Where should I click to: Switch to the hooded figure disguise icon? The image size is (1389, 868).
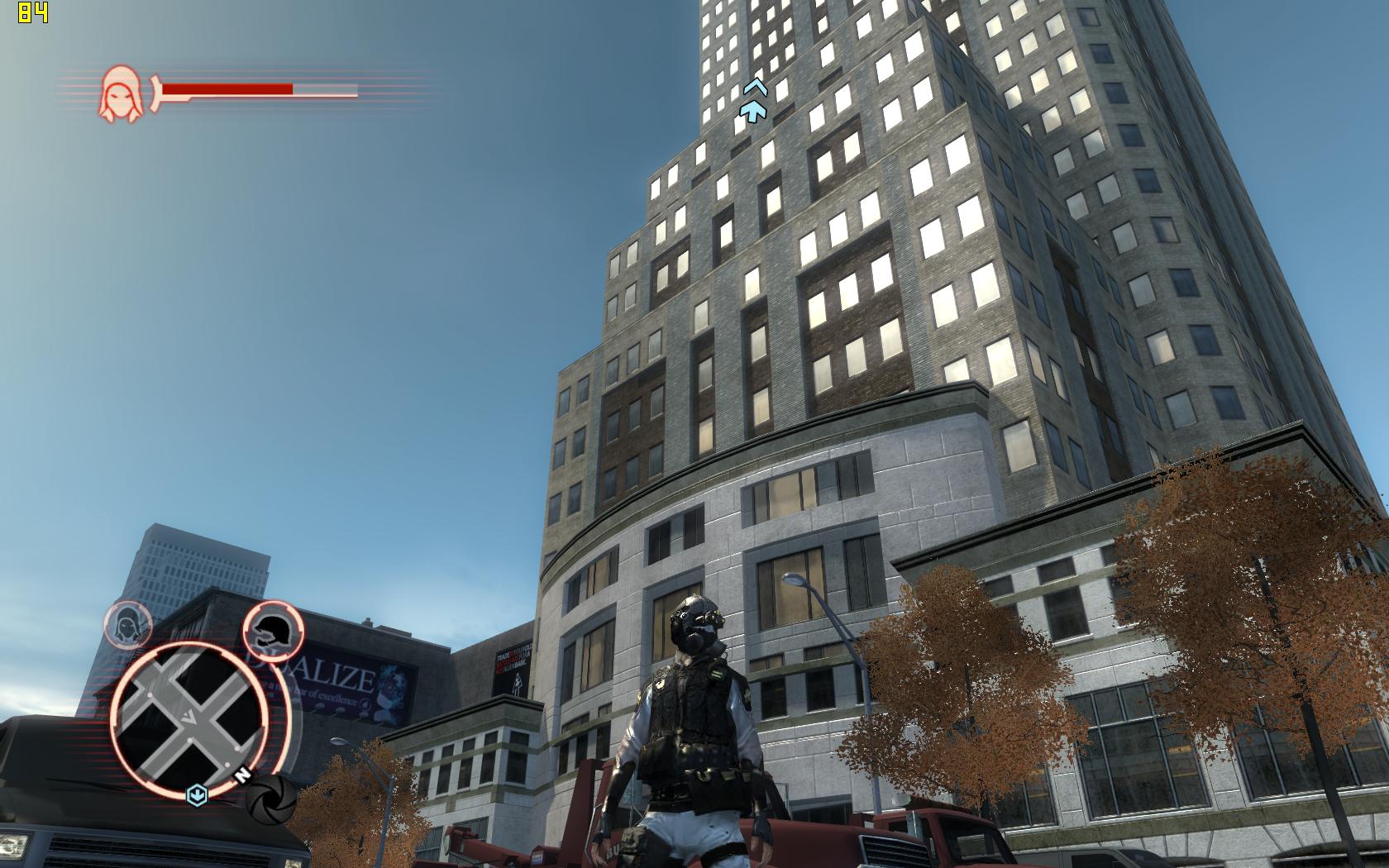(x=128, y=625)
